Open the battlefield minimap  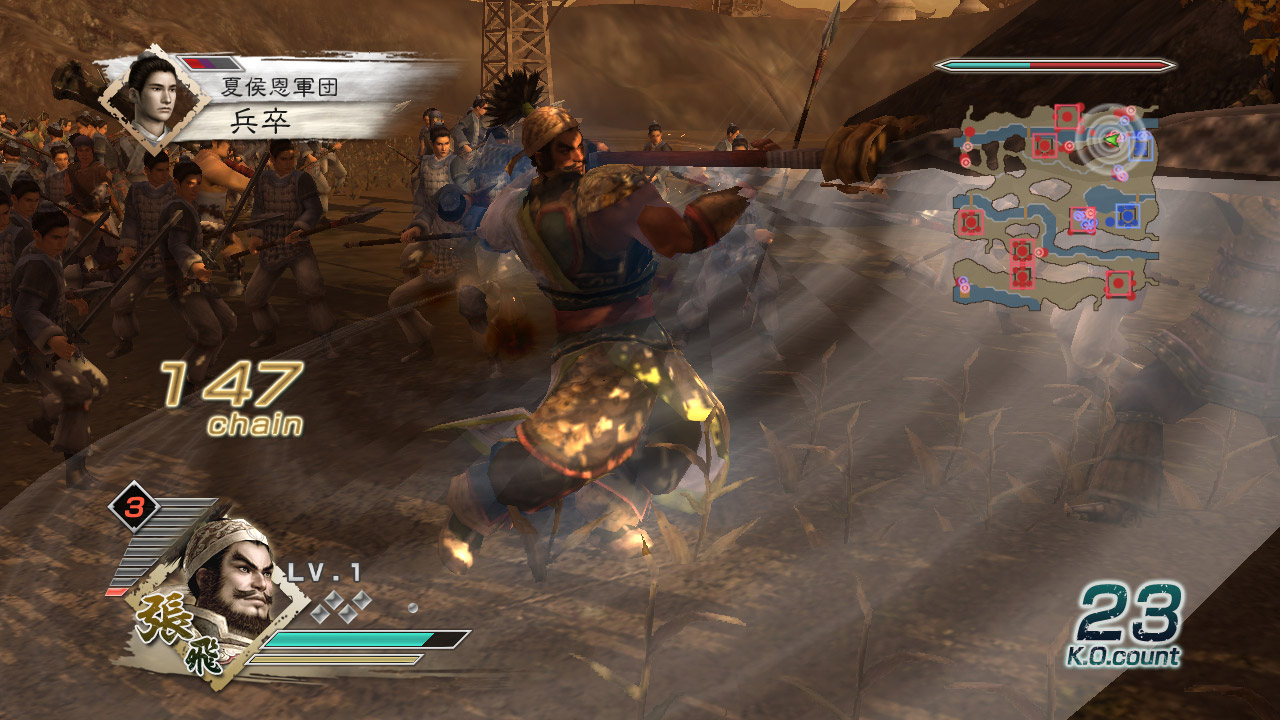pos(1058,202)
